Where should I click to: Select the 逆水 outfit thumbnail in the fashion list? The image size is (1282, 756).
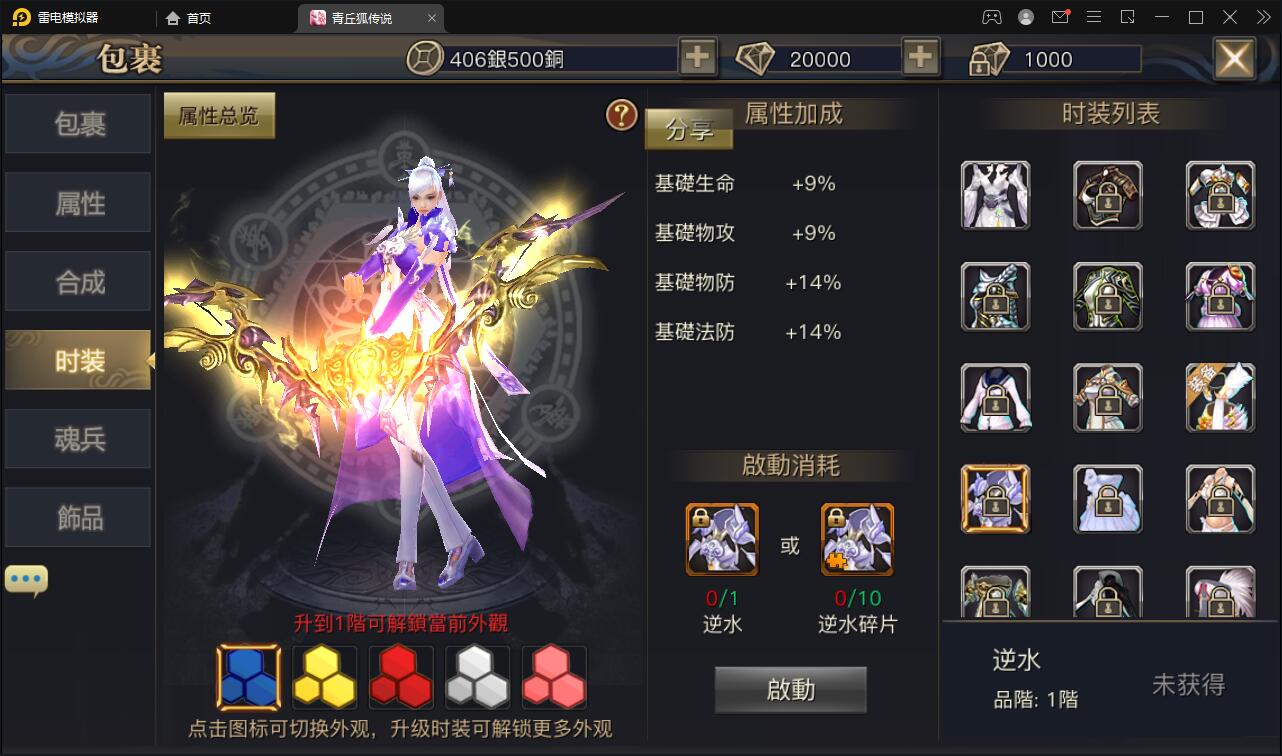coord(995,498)
